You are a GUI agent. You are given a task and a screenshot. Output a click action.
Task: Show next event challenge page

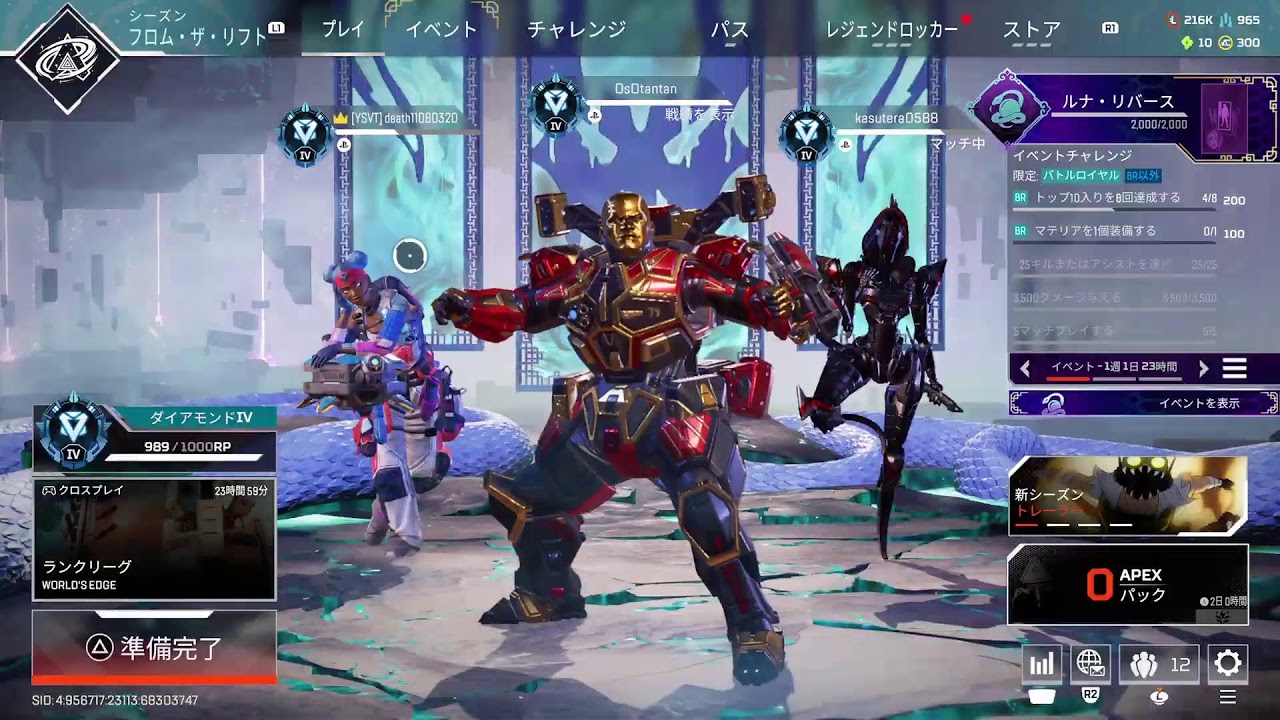(1204, 369)
